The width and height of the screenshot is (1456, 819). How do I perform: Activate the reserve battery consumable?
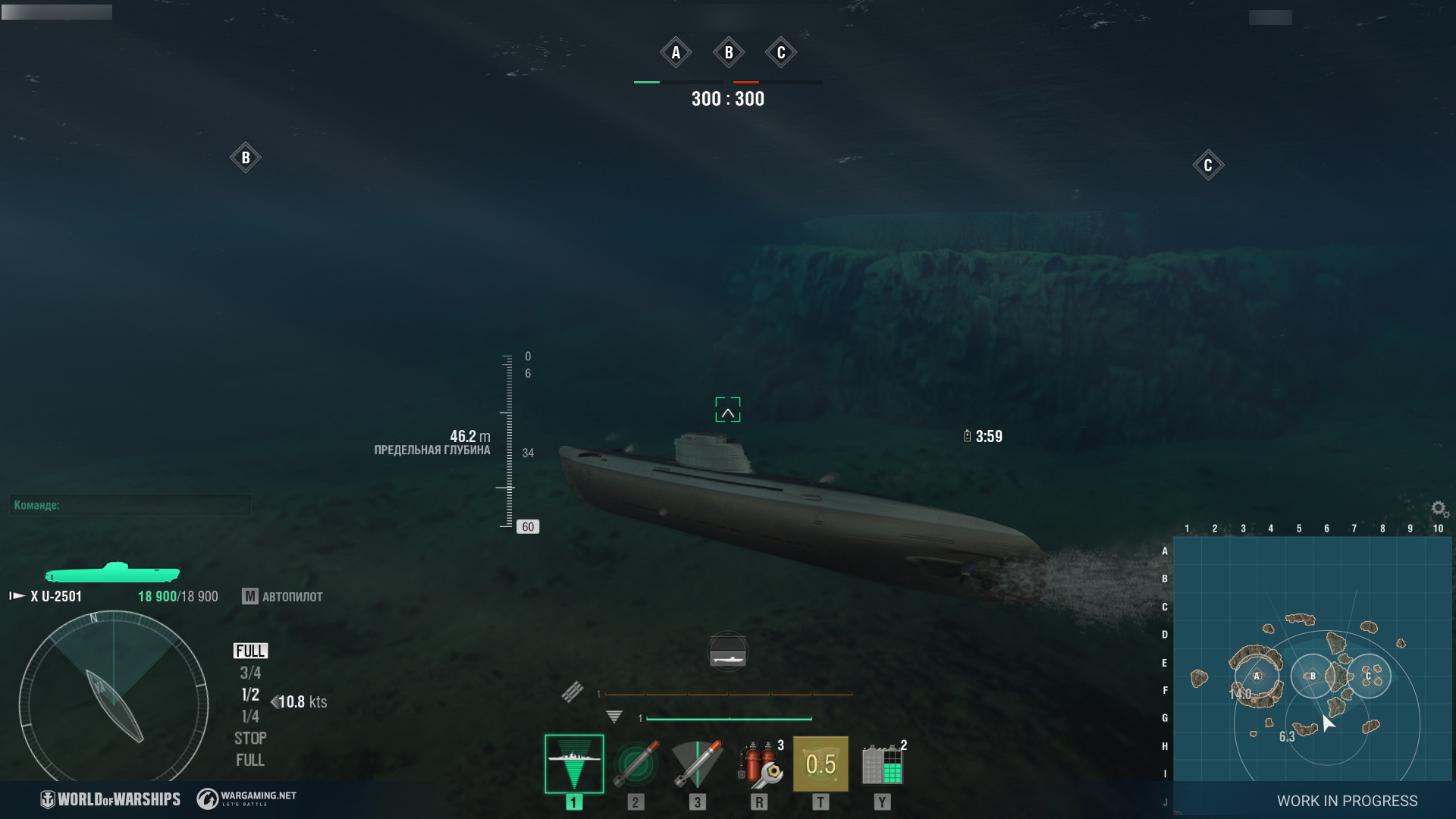[x=882, y=764]
